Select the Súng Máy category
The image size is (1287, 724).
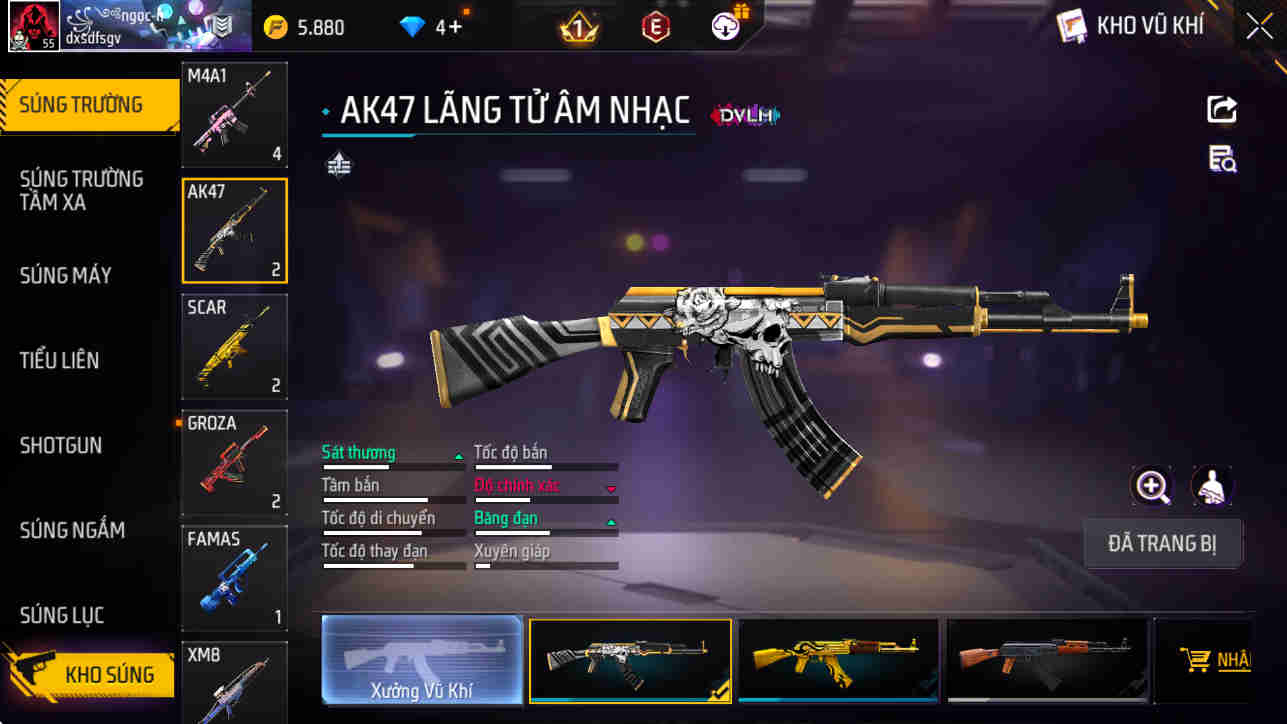click(66, 275)
